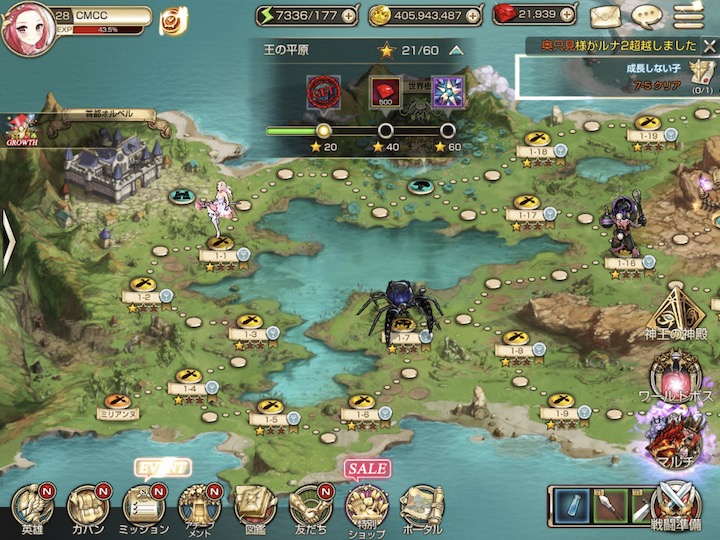Viewport: 720px width, 540px height.
Task: Open the 友だち friends menu
Action: click(x=311, y=508)
